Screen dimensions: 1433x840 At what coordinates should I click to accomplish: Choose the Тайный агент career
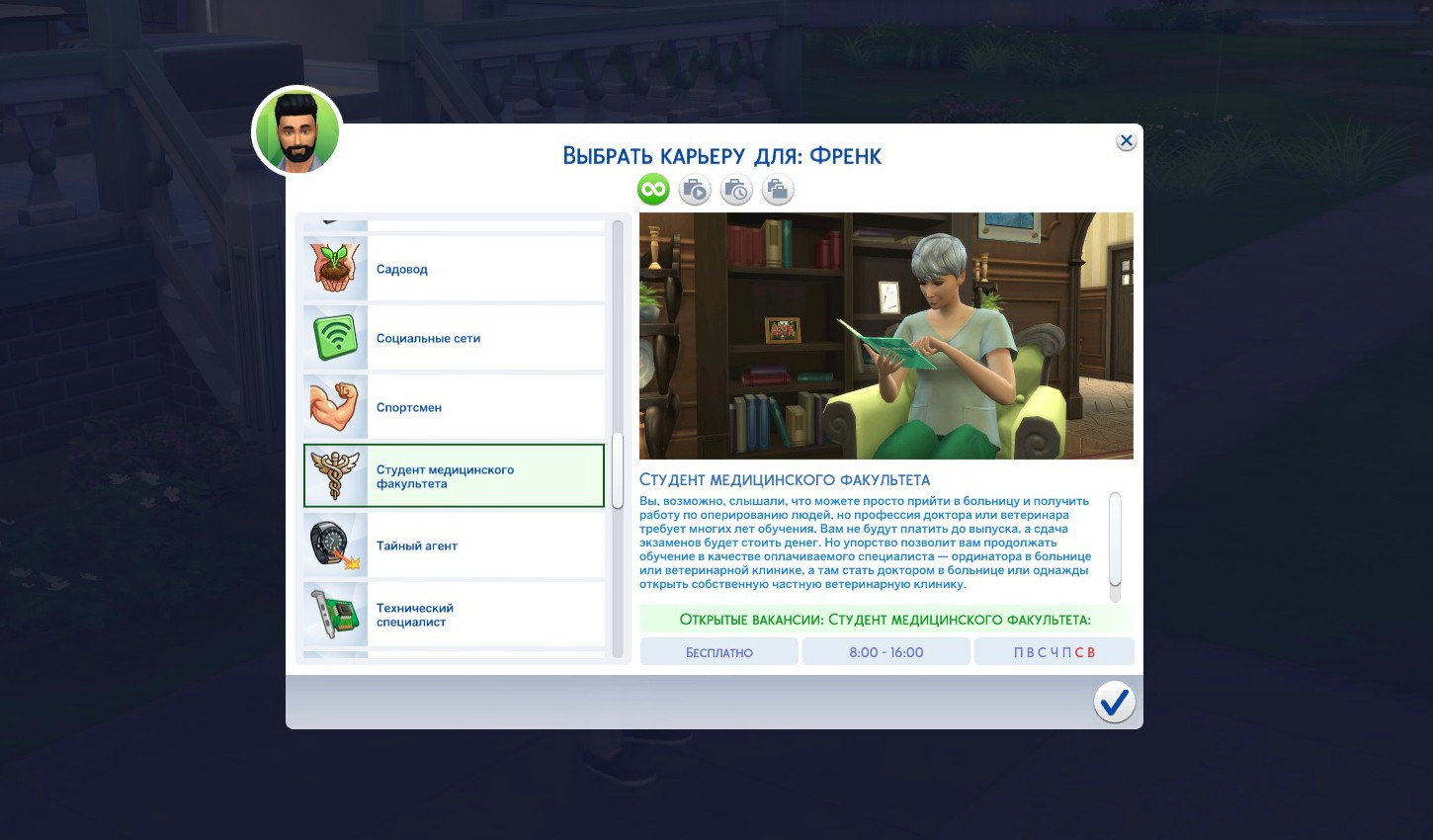coord(455,546)
